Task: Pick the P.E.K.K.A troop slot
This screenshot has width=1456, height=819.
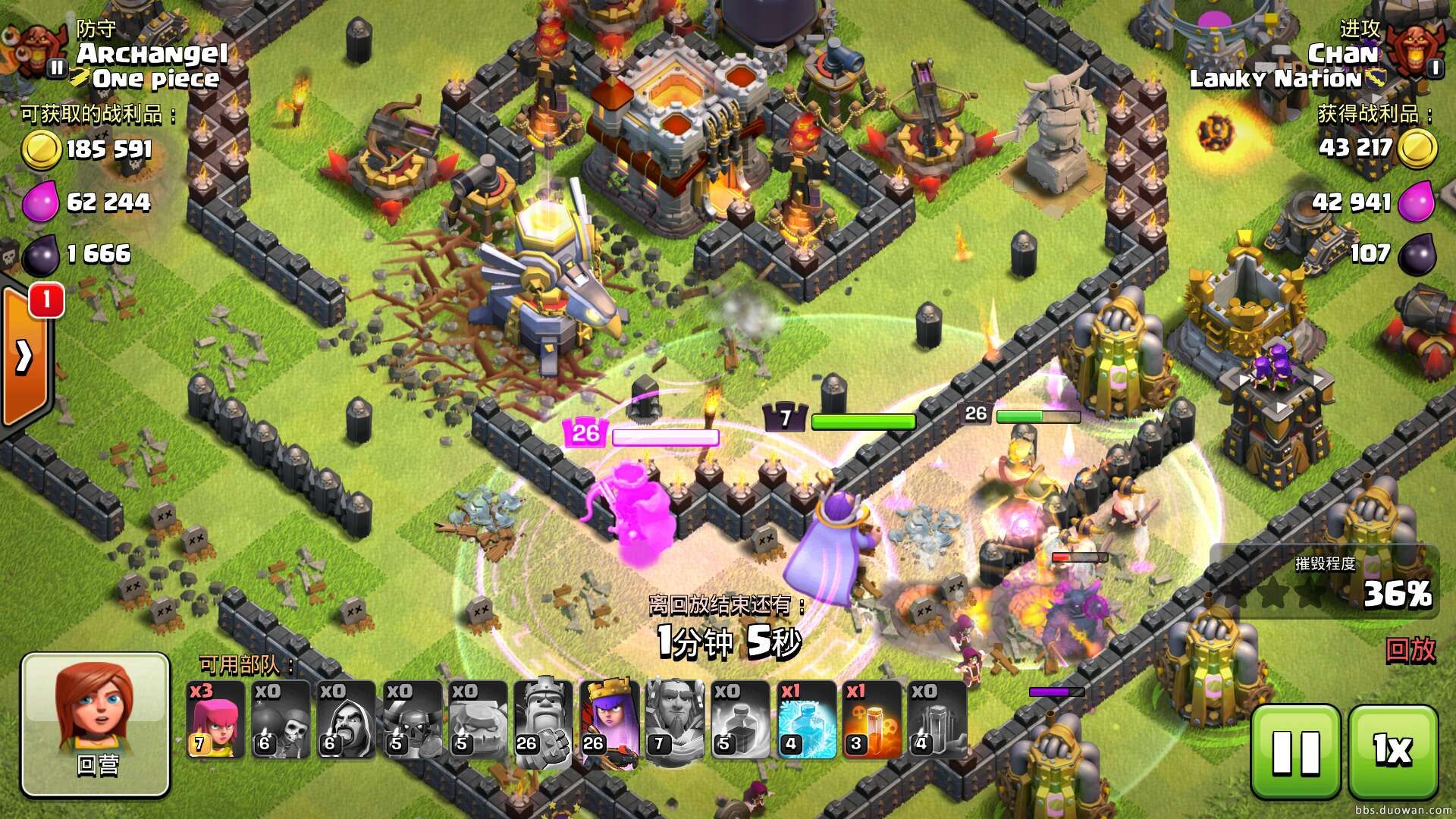Action: (x=411, y=720)
